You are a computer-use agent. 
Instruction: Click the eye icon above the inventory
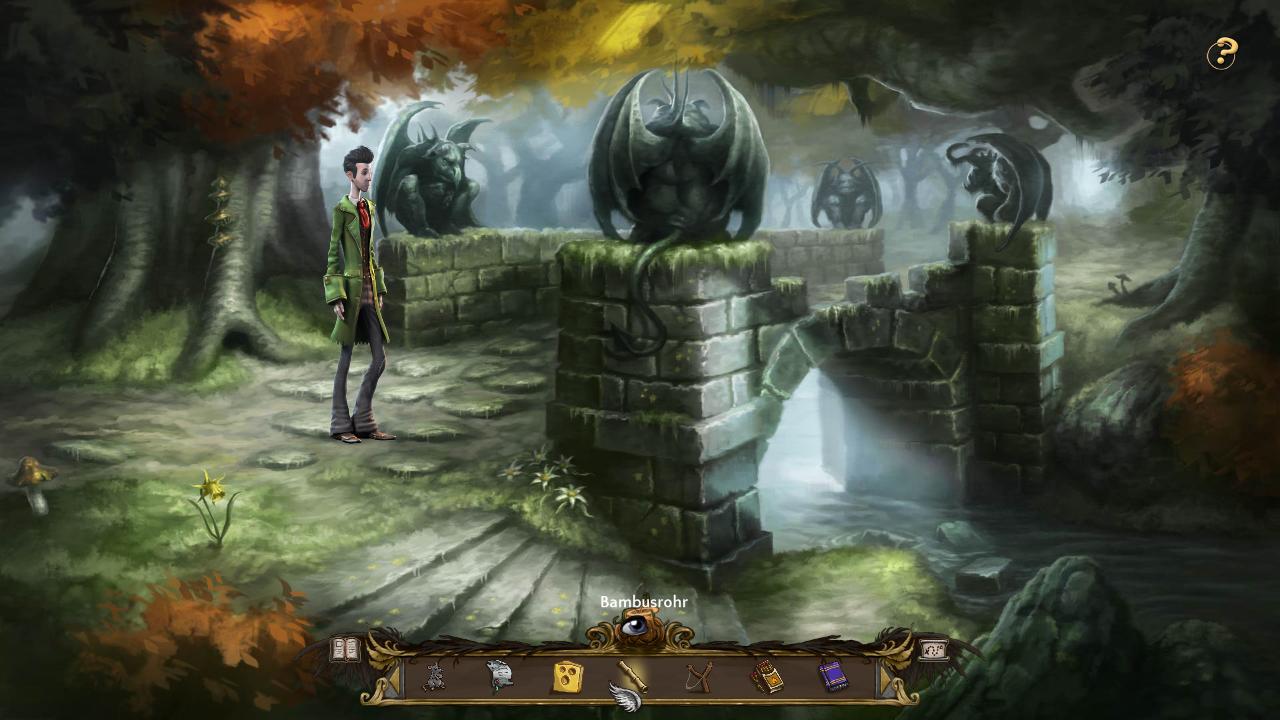pyautogui.click(x=635, y=627)
